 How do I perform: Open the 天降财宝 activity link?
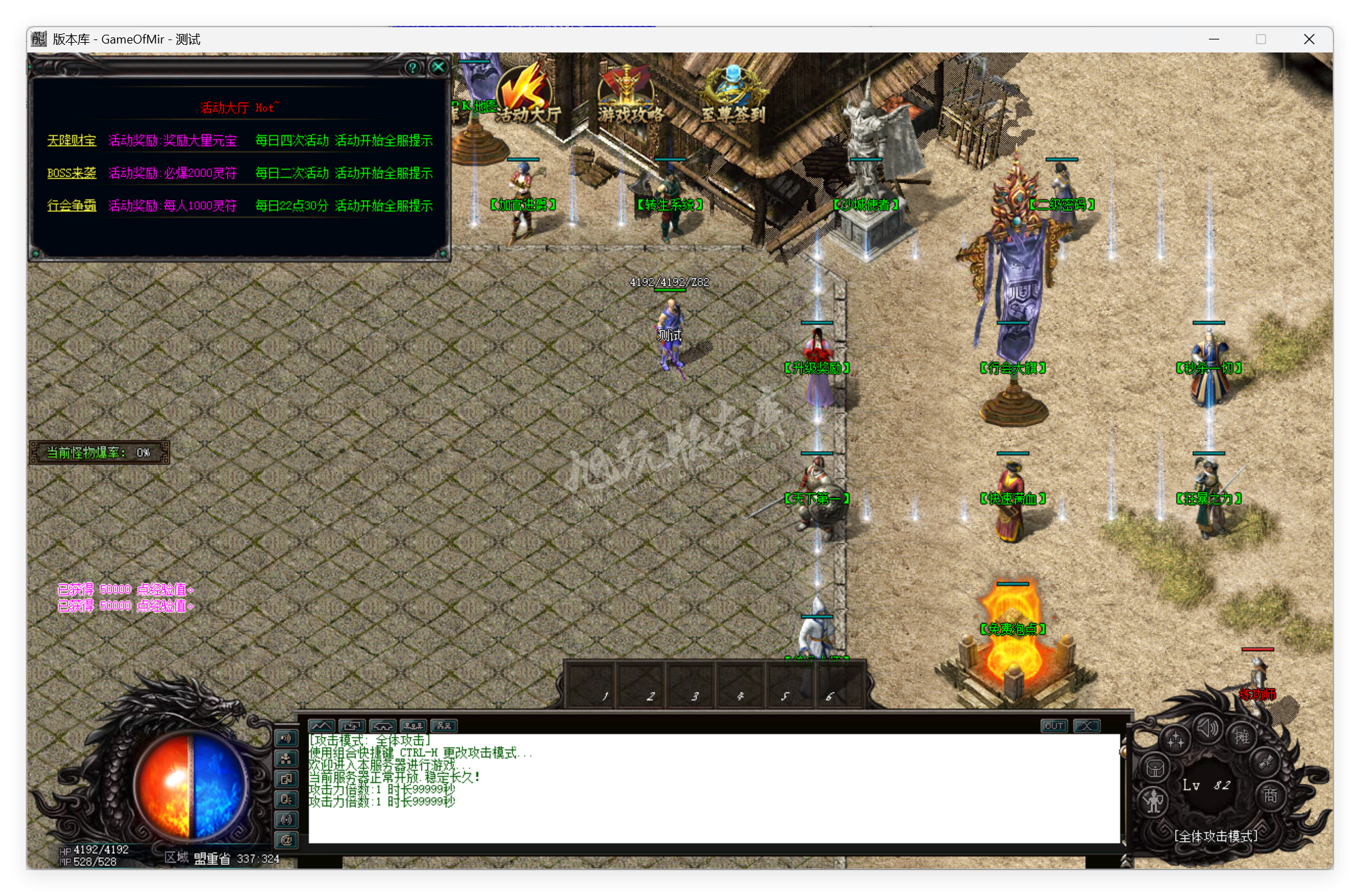point(71,140)
